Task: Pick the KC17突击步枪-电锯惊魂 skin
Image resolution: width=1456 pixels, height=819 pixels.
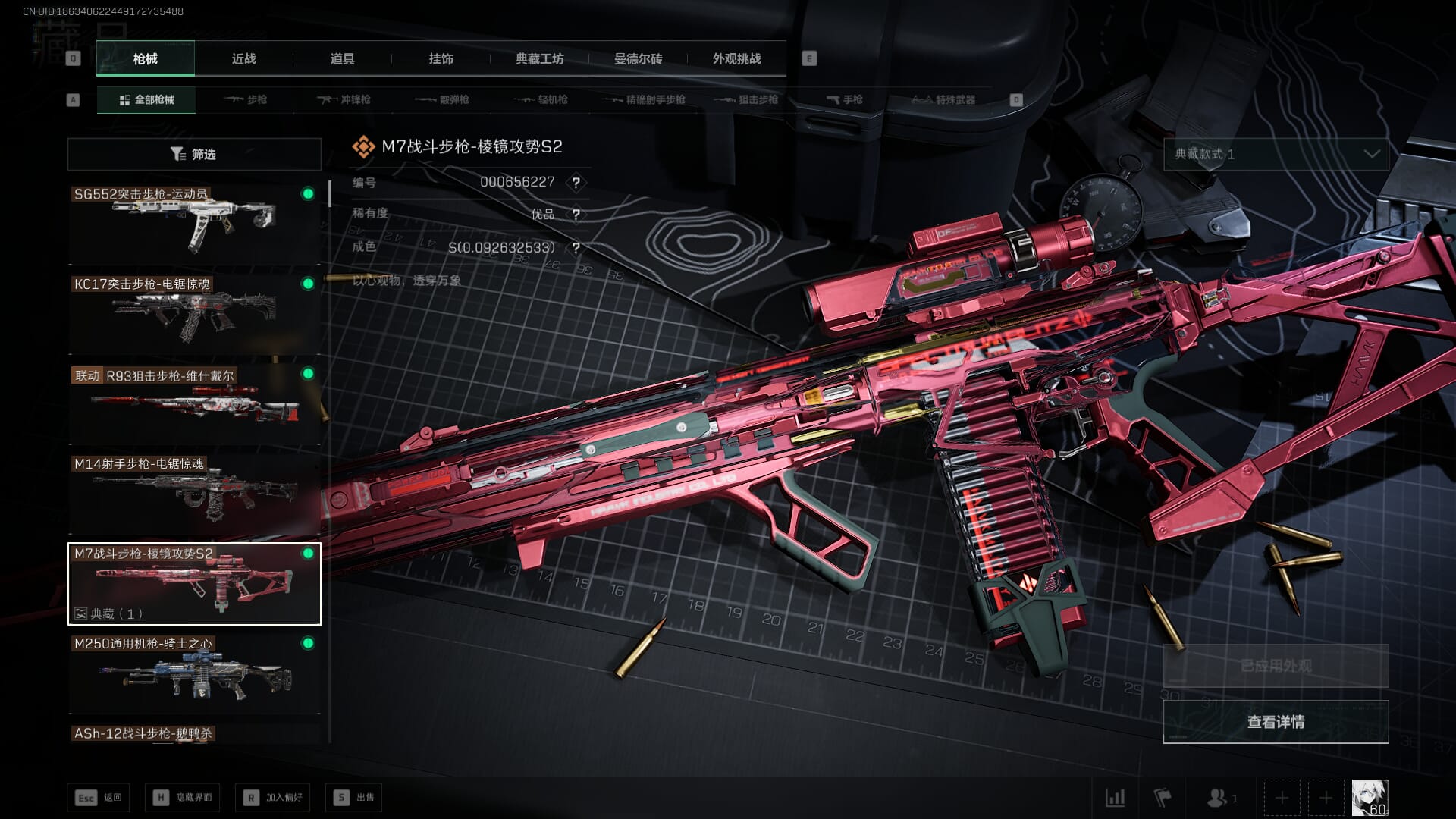Action: click(x=194, y=313)
